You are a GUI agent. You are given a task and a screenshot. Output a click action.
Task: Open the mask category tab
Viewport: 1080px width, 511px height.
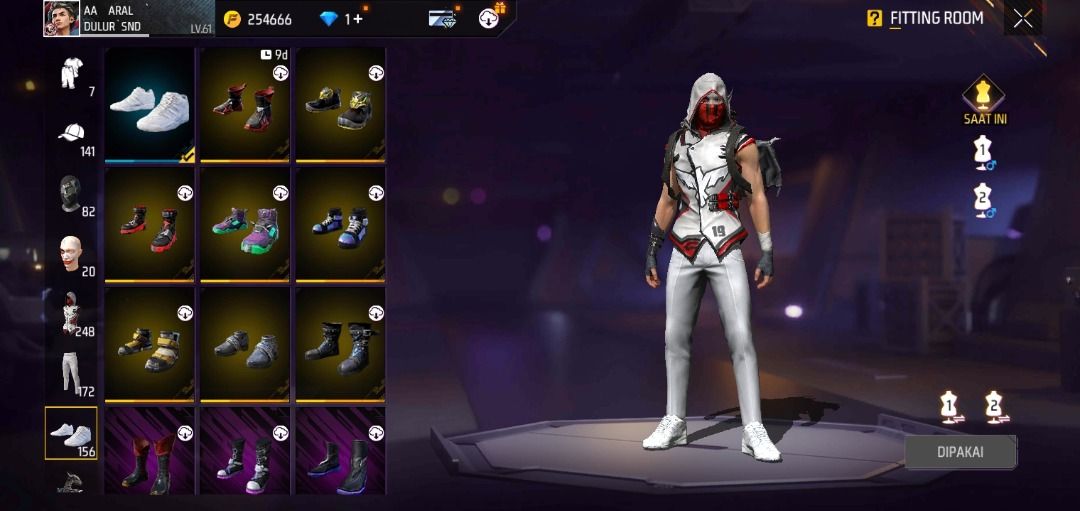click(71, 195)
